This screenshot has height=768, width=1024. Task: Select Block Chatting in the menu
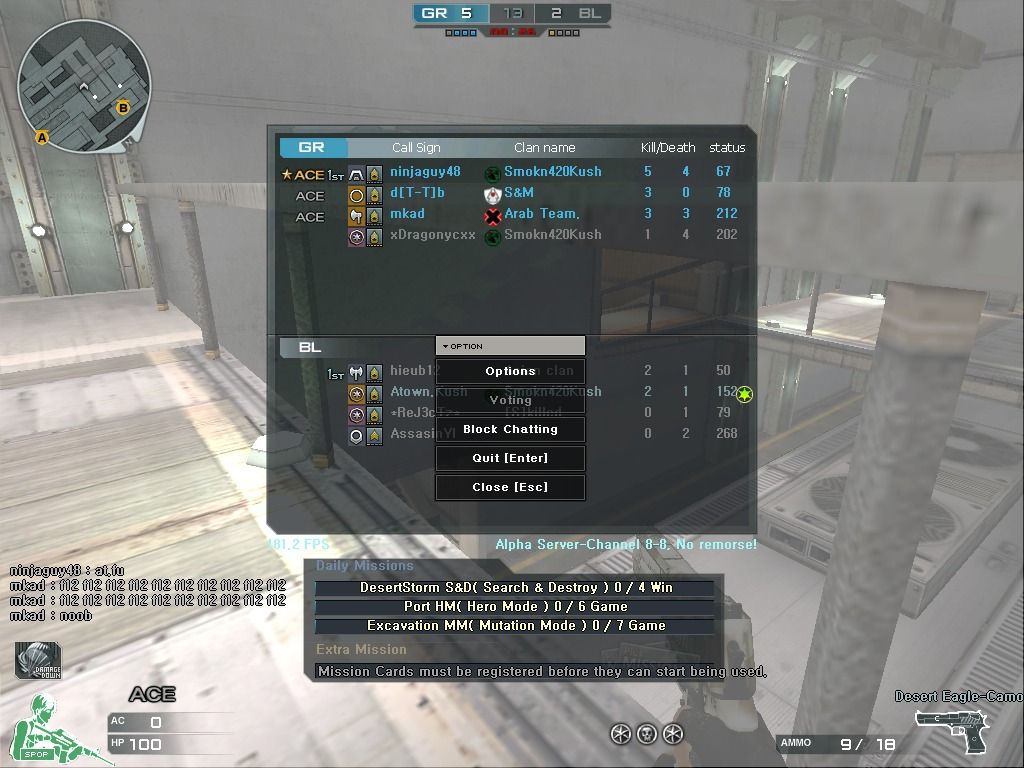click(x=510, y=429)
